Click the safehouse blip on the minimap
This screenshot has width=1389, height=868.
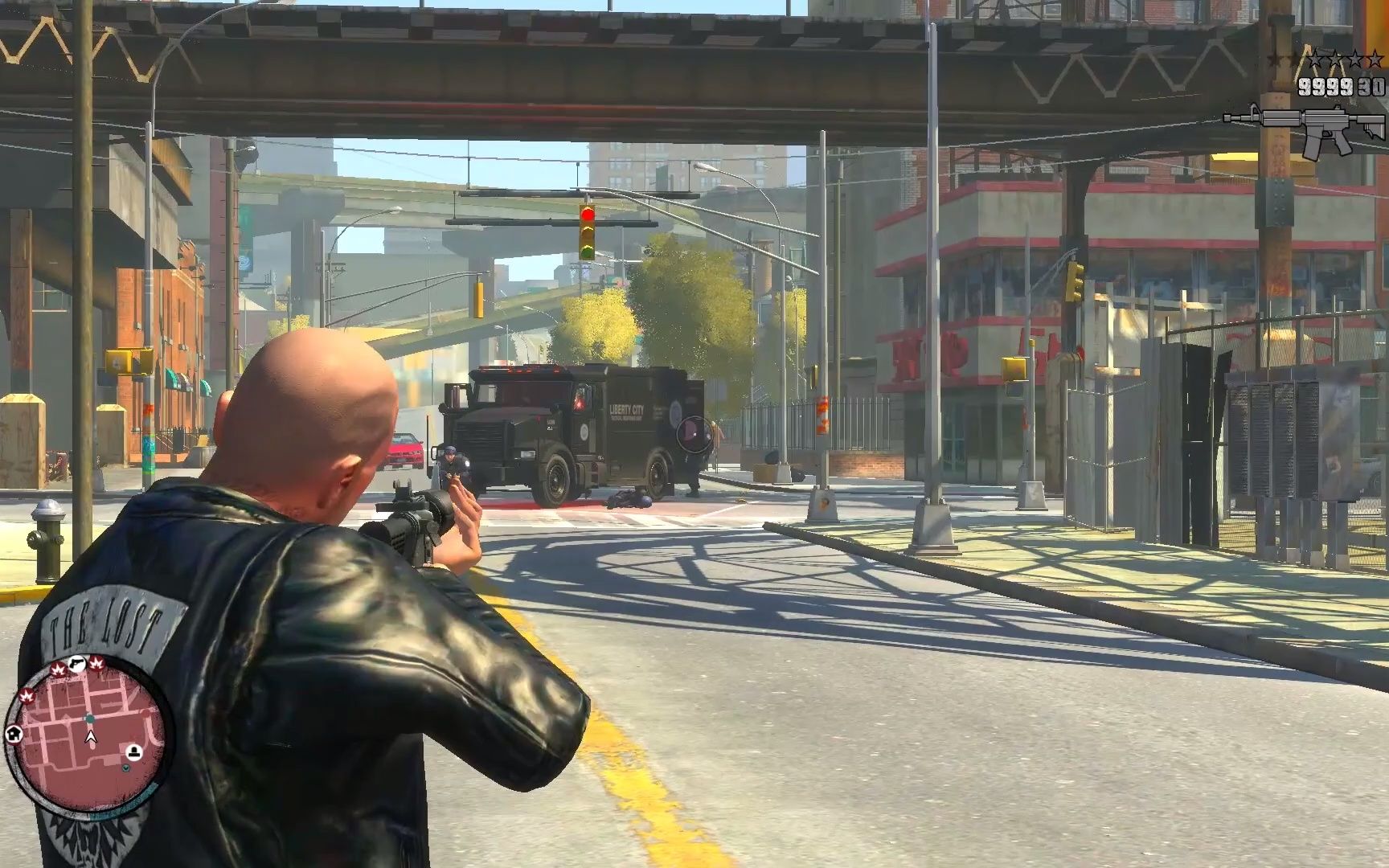[14, 735]
